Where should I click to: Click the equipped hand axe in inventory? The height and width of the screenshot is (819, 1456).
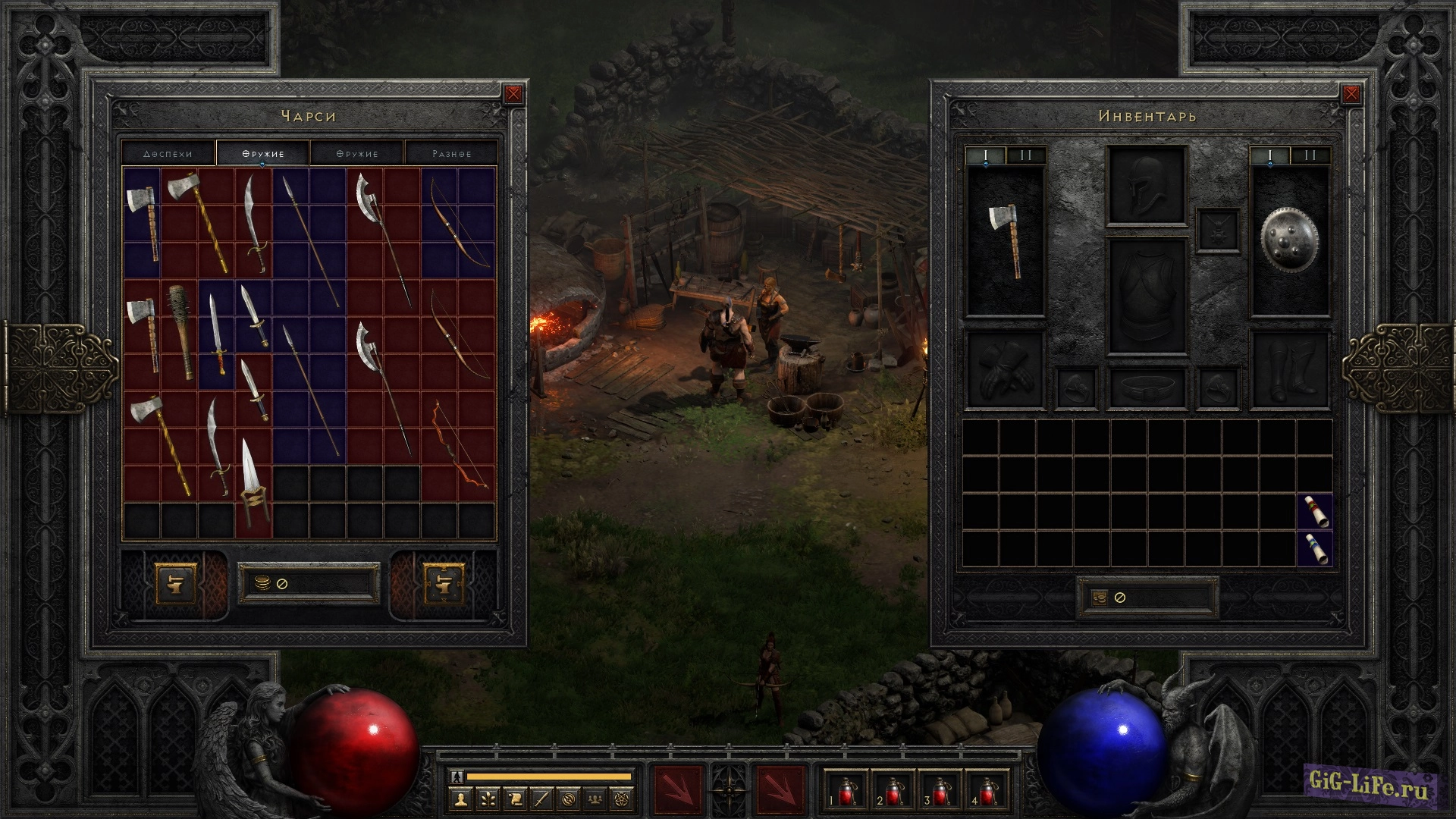click(1006, 240)
